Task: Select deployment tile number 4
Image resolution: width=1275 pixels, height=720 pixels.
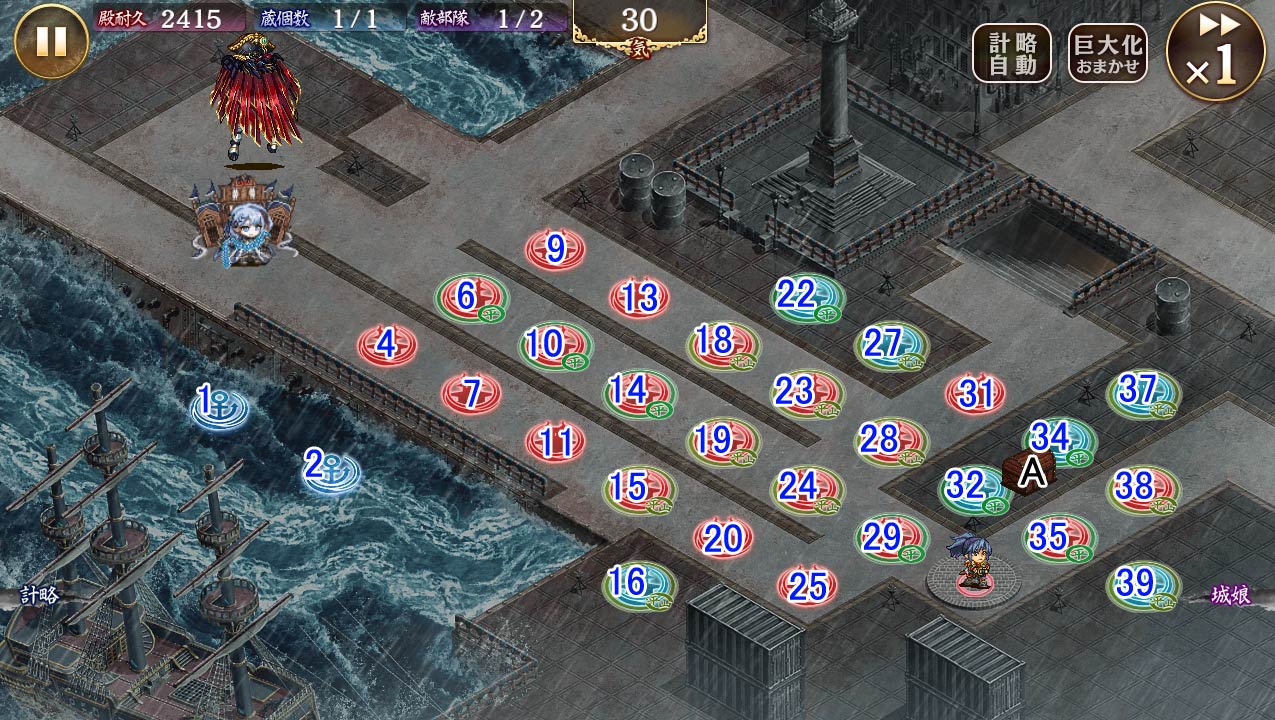Action: [x=388, y=346]
